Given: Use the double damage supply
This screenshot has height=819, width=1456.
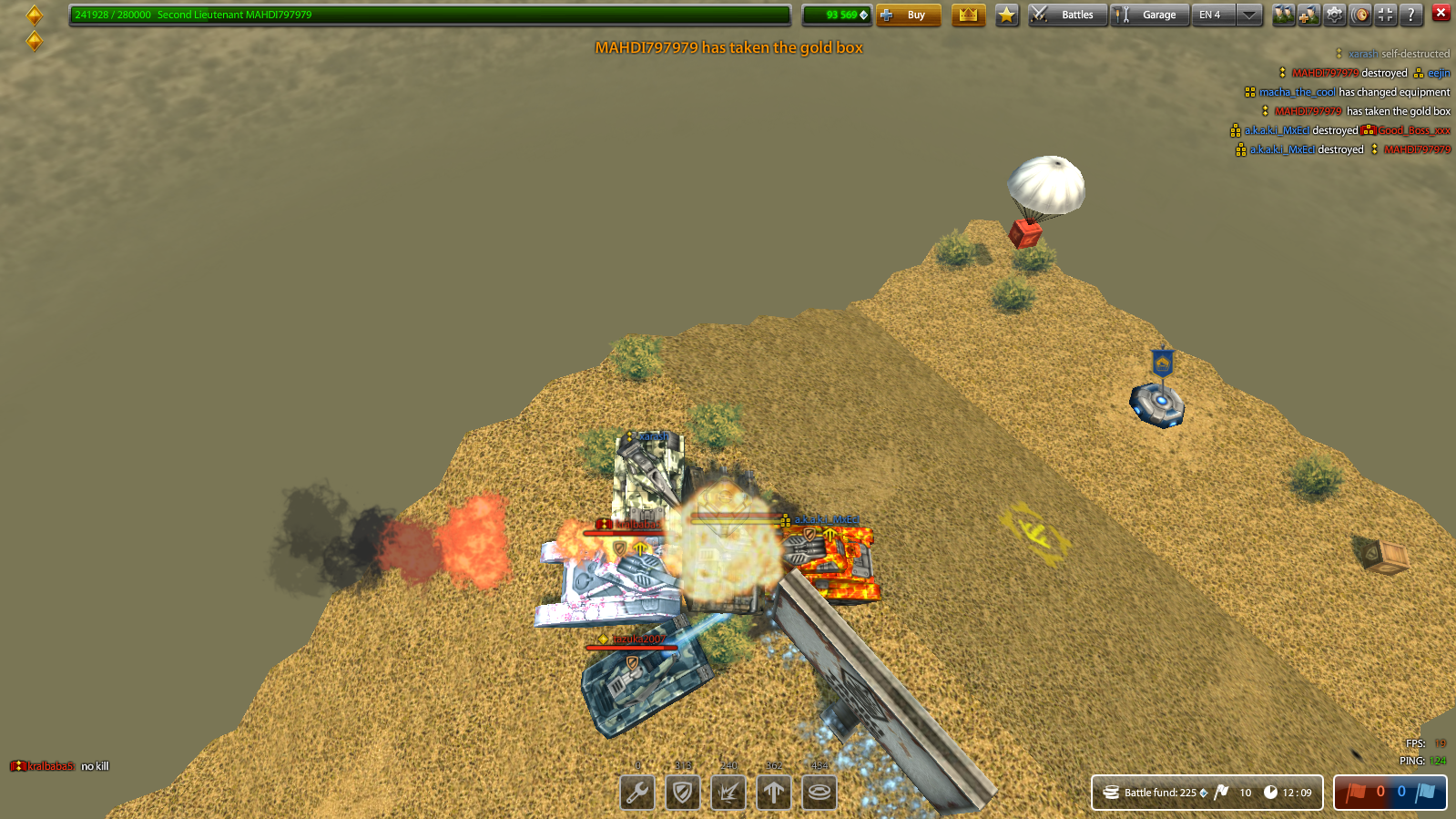Looking at the screenshot, I should click(x=728, y=793).
